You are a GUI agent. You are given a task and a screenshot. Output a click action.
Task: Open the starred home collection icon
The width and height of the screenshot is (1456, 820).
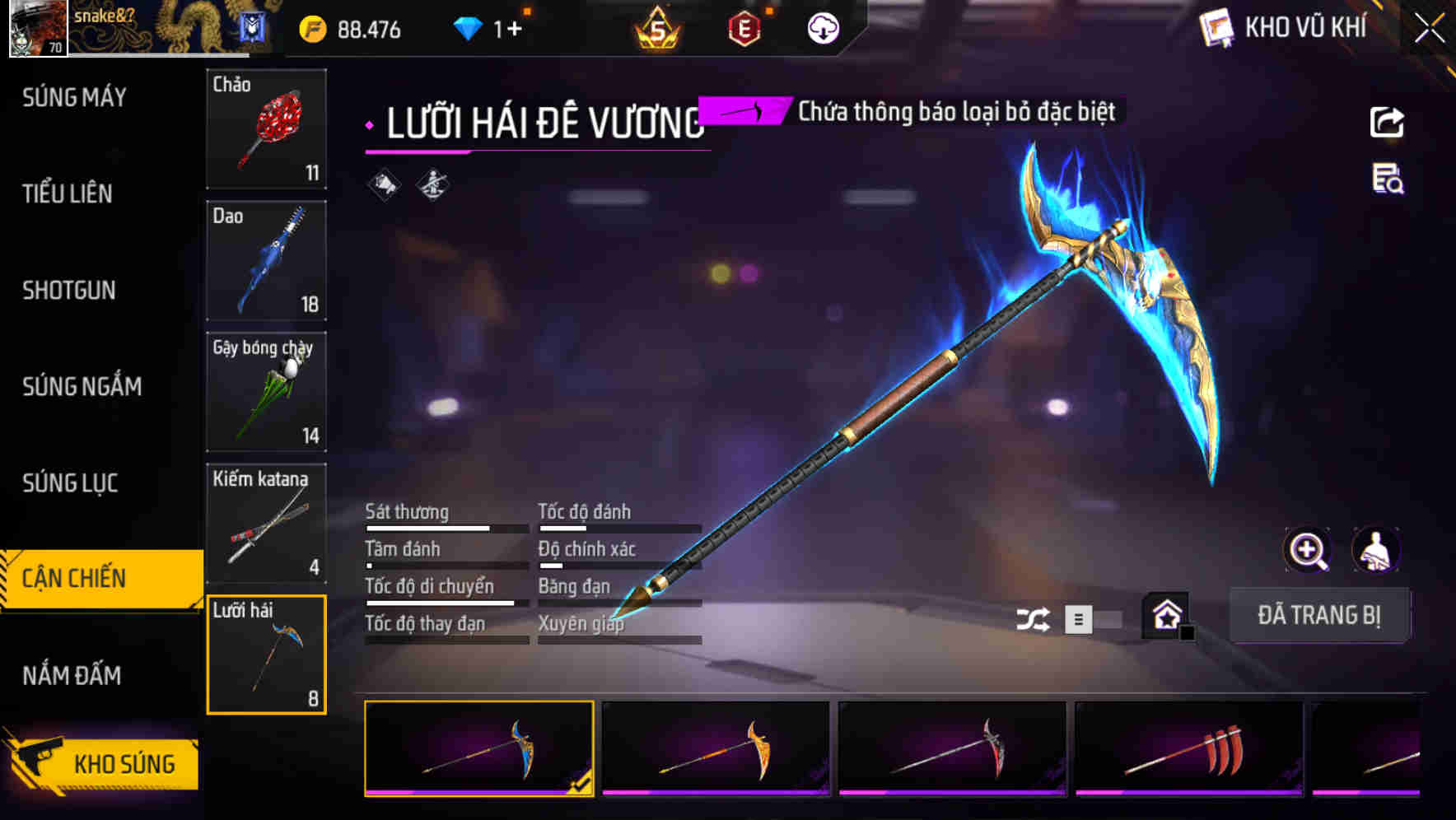coord(1164,616)
